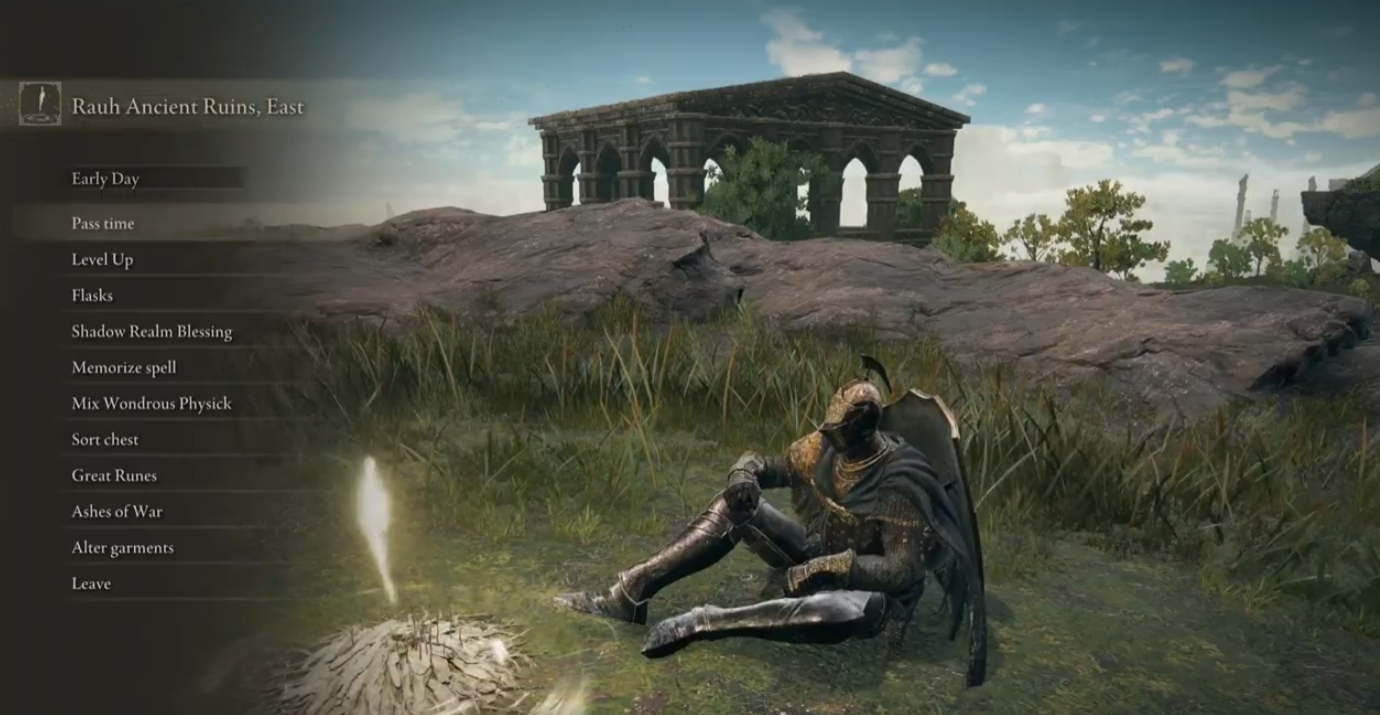Select Pass time in the grace menu
Screen dimensions: 1380x715
tap(103, 224)
